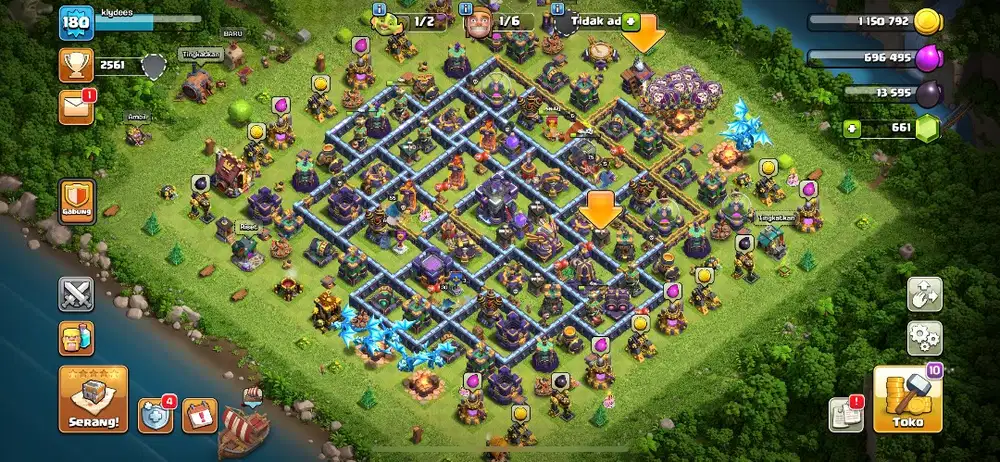Open the Toko shop

[x=907, y=400]
